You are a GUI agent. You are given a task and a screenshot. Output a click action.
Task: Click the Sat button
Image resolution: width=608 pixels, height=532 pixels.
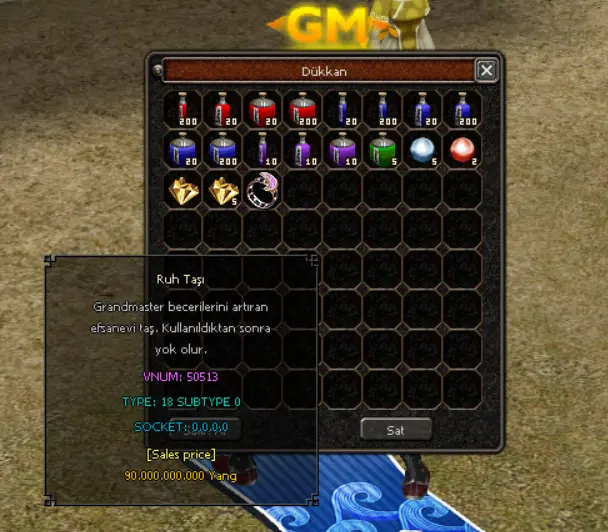396,429
